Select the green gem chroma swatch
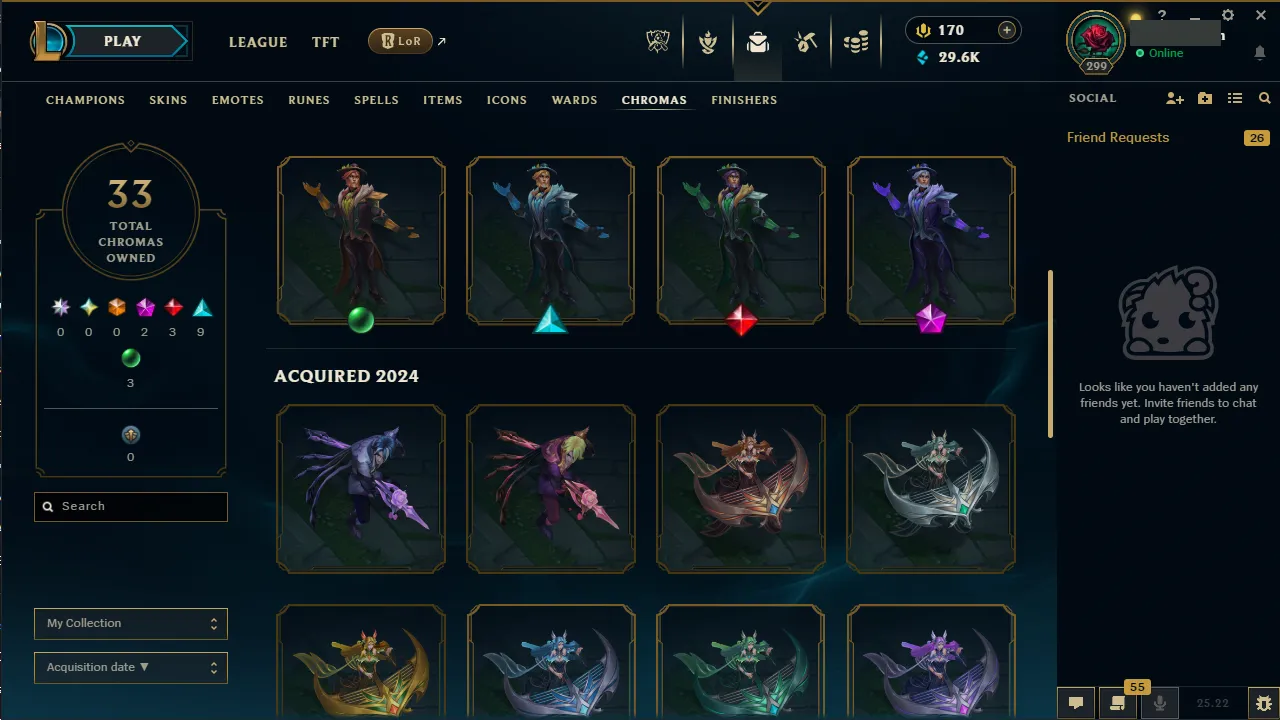 pyautogui.click(x=131, y=358)
